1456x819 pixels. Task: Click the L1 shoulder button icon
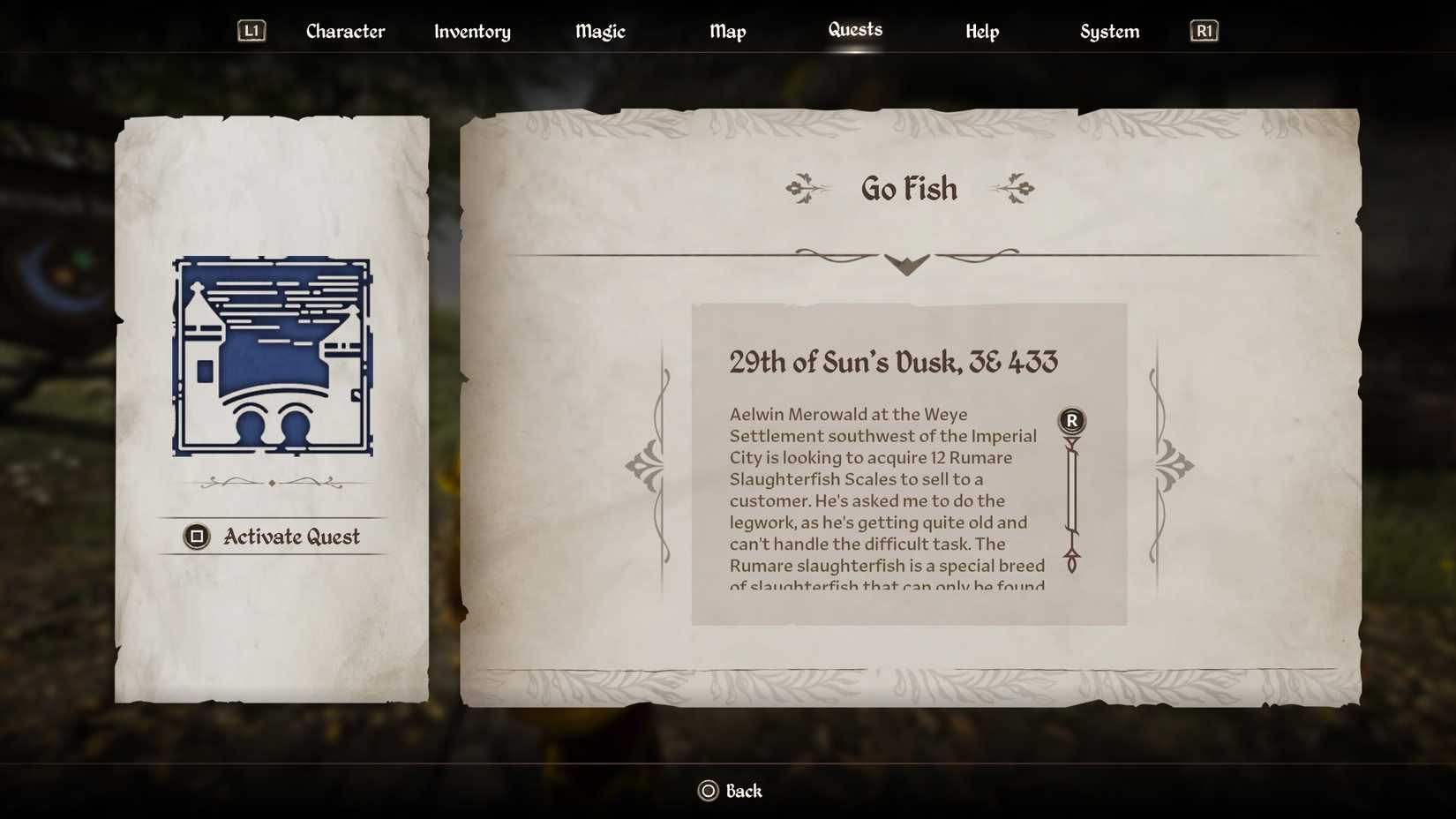251,29
